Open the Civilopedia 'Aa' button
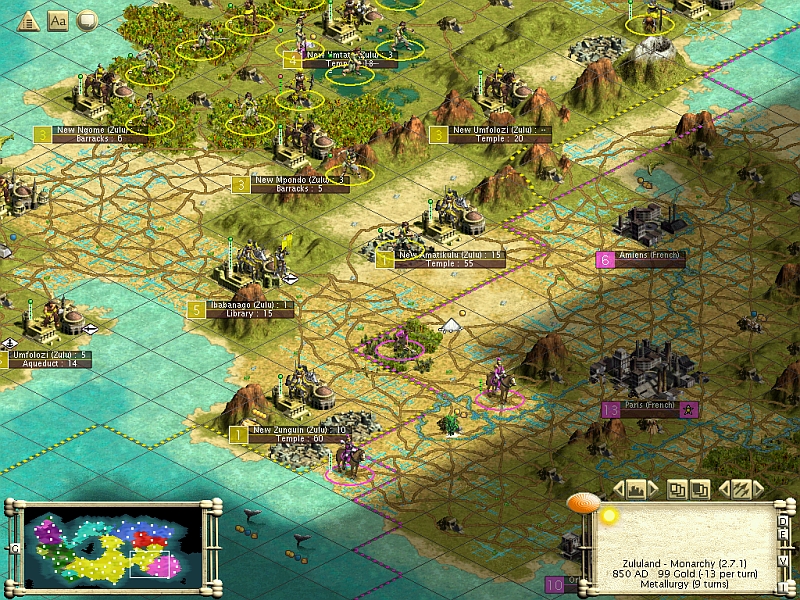This screenshot has width=800, height=600. point(58,20)
